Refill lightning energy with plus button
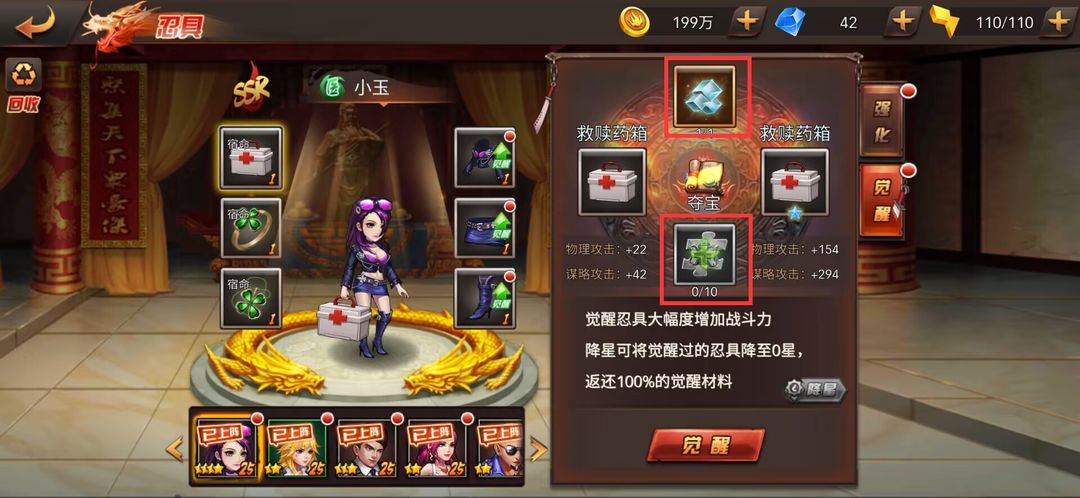The height and width of the screenshot is (498, 1080). click(x=1058, y=21)
